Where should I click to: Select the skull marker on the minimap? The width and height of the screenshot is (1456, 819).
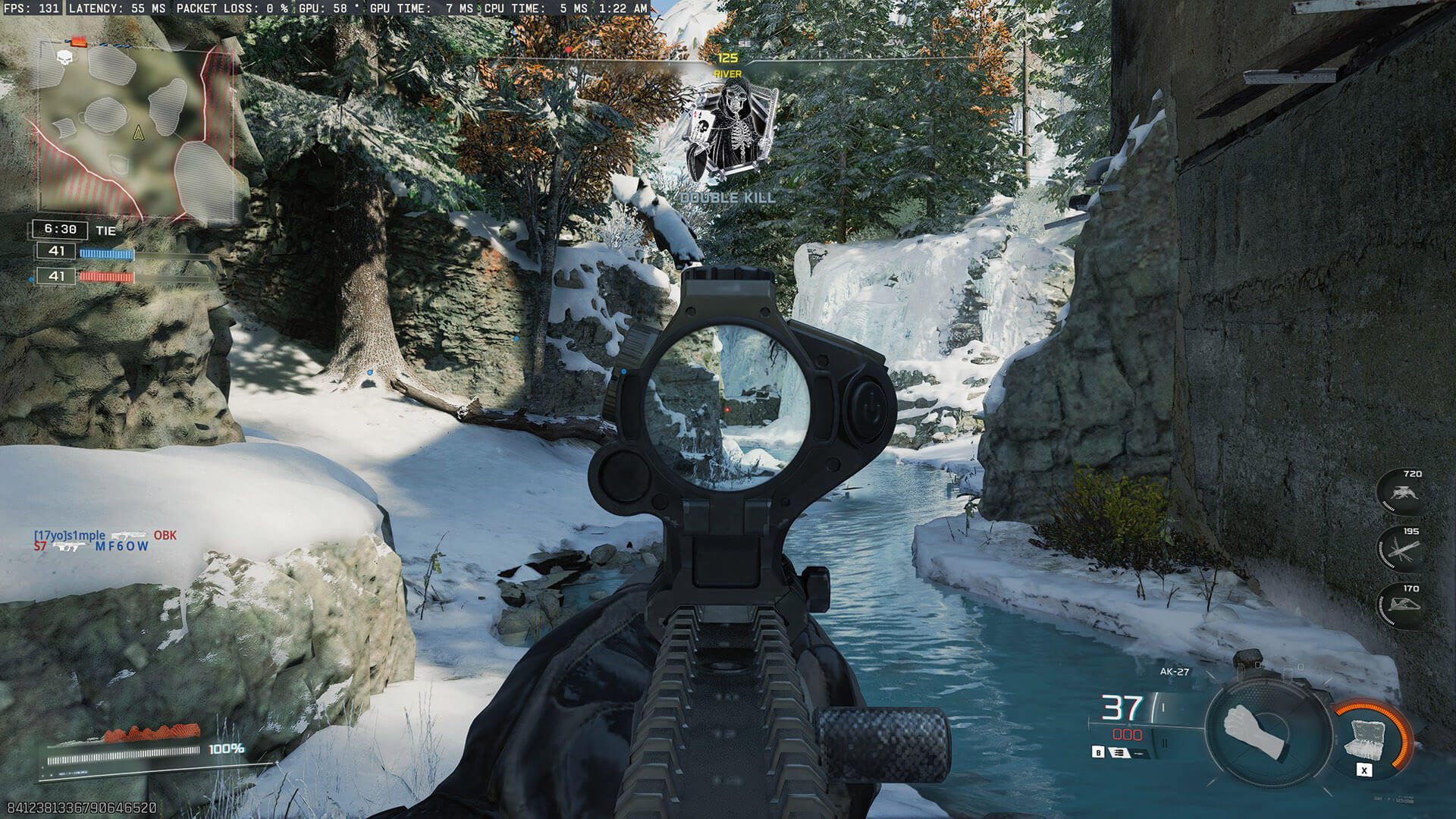(64, 56)
